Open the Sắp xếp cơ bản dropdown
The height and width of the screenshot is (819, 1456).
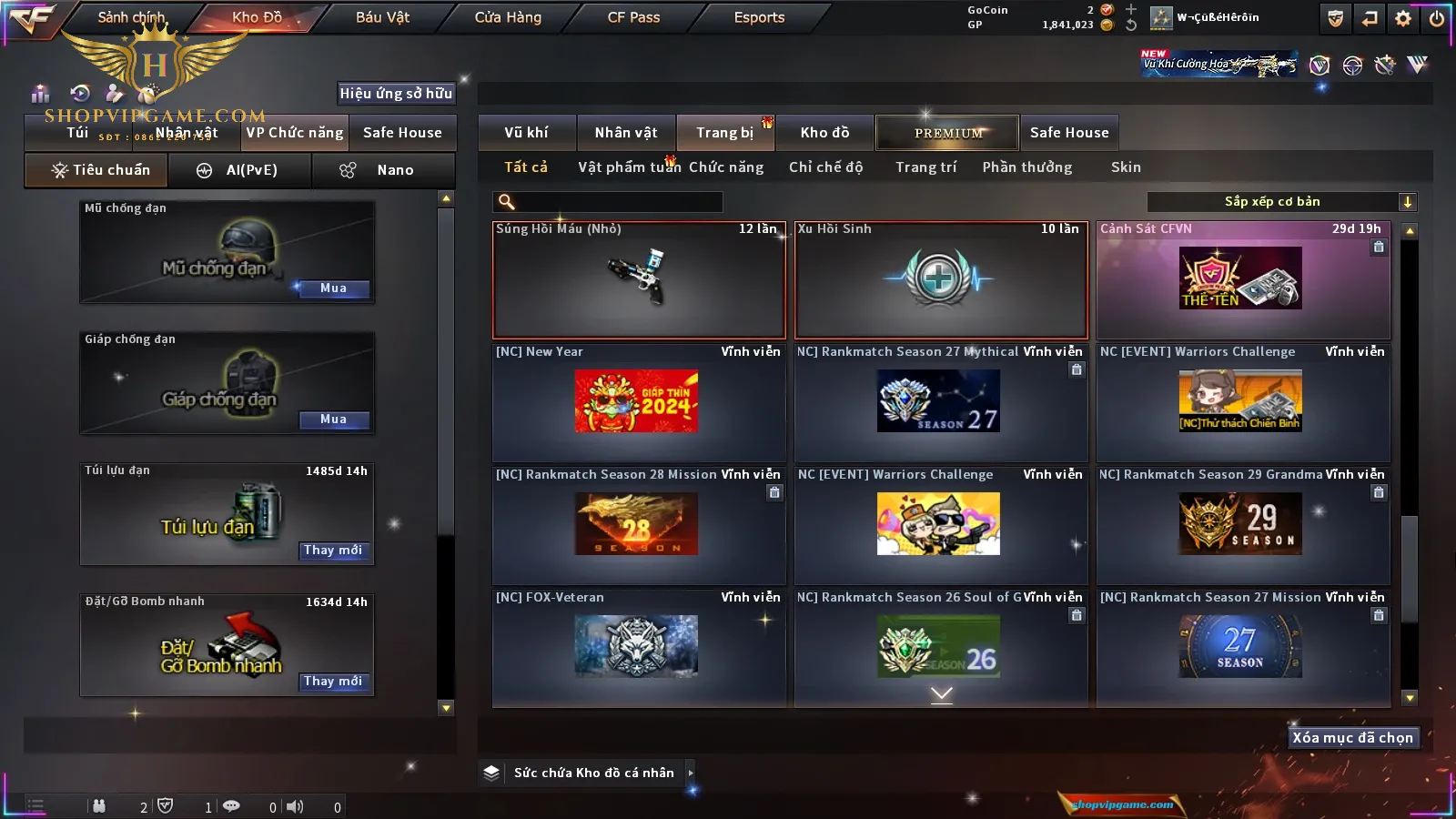(x=1281, y=202)
